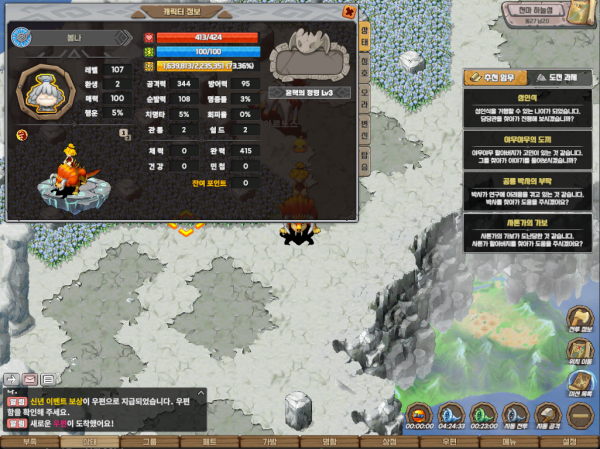Viewport: 600px width, 449px height.
Task: Open the 설정 settings menu
Action: point(569,441)
